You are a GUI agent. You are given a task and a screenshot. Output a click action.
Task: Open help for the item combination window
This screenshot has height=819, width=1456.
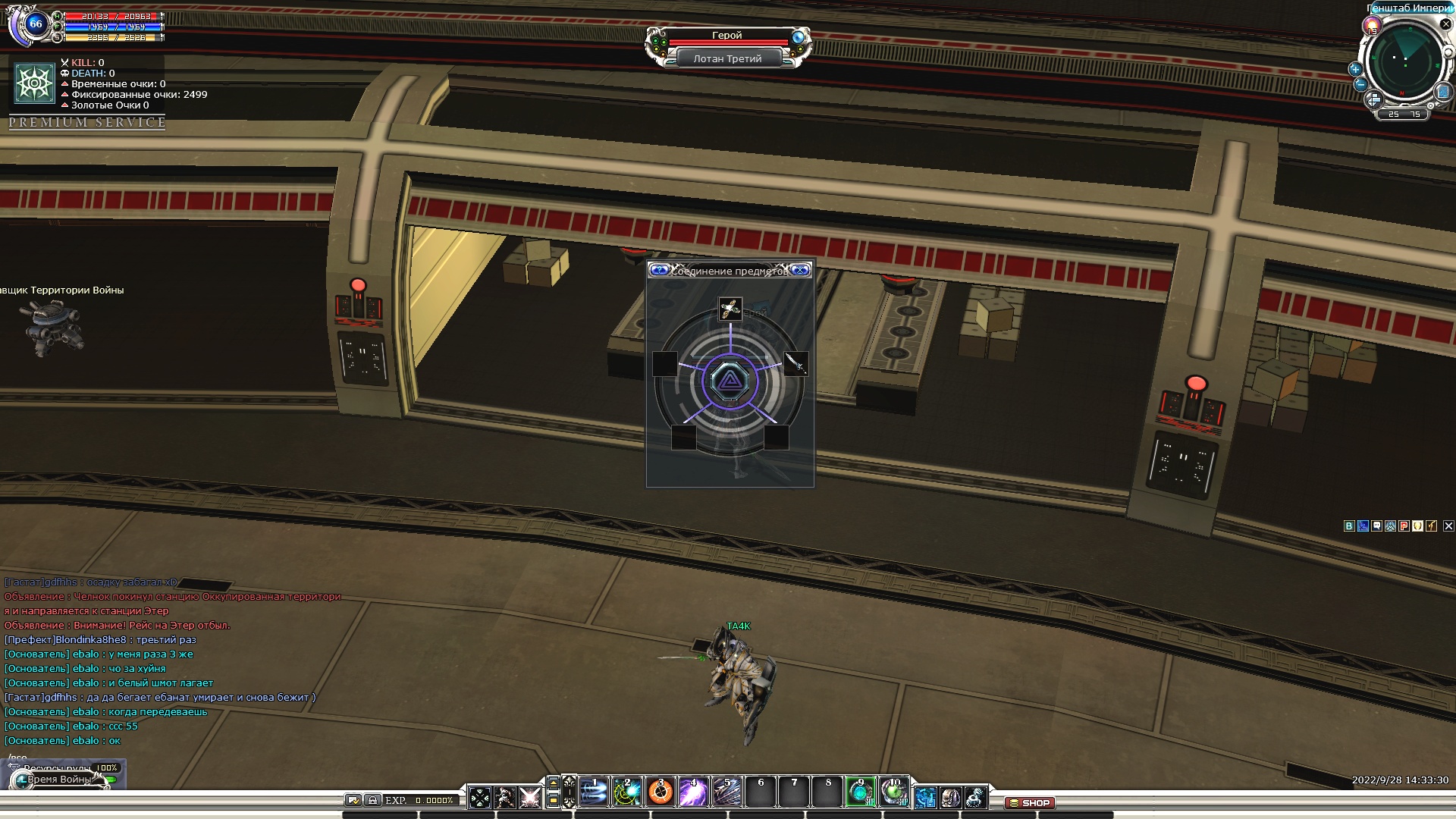[659, 270]
